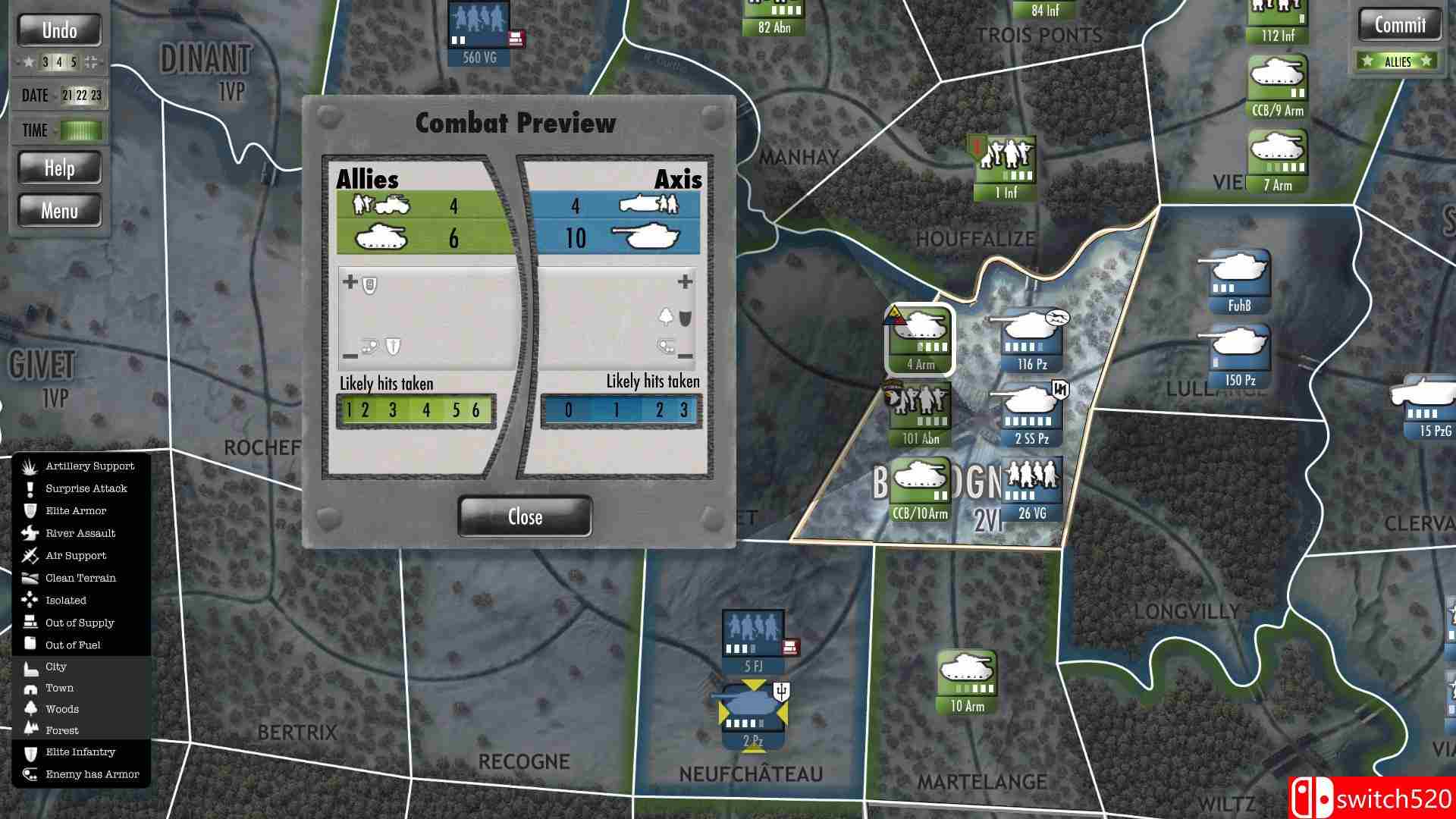
Task: Click the Elite Infantry legend icon
Action: pyautogui.click(x=30, y=752)
